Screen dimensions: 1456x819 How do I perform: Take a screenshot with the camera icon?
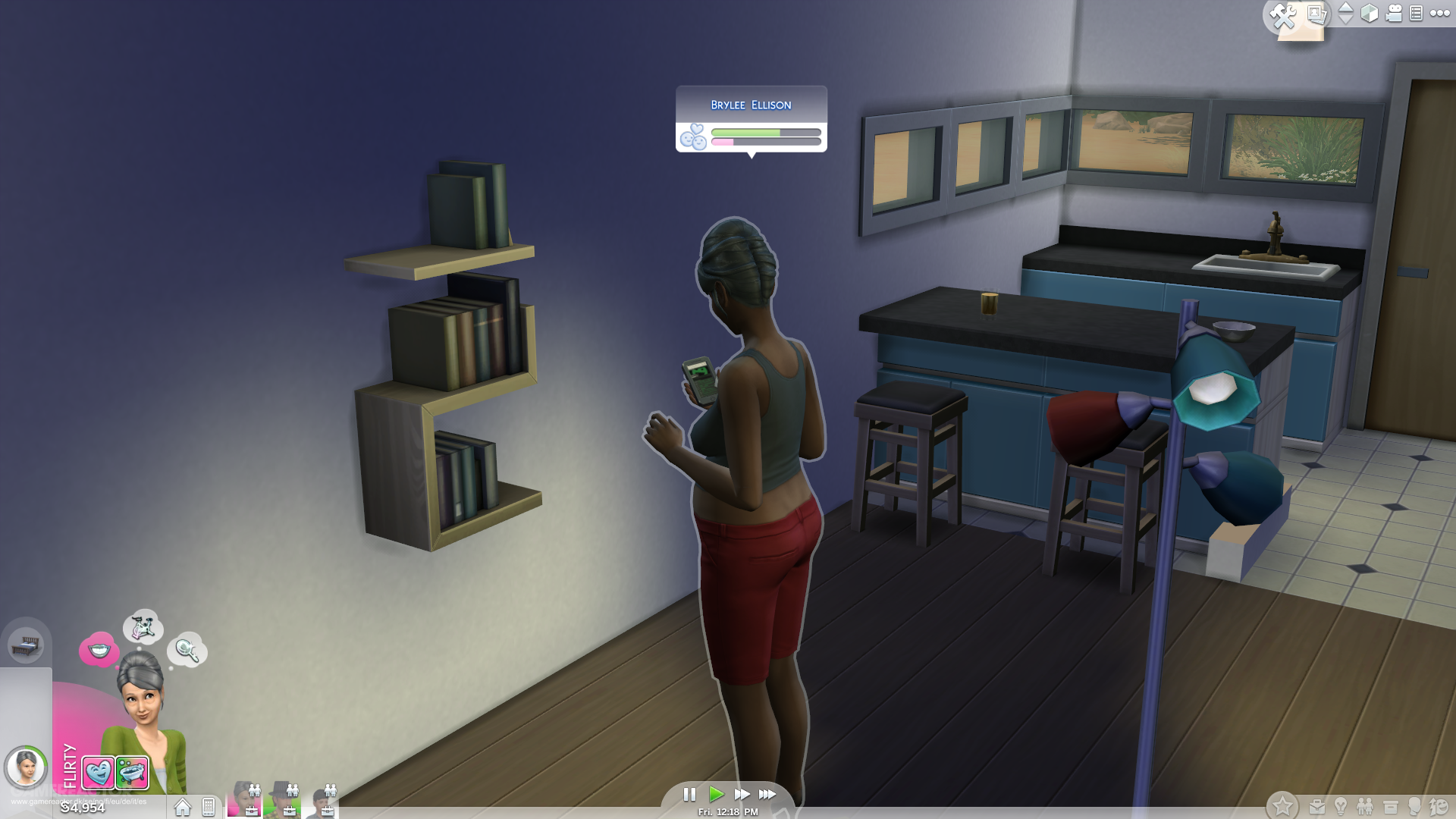[x=1317, y=14]
